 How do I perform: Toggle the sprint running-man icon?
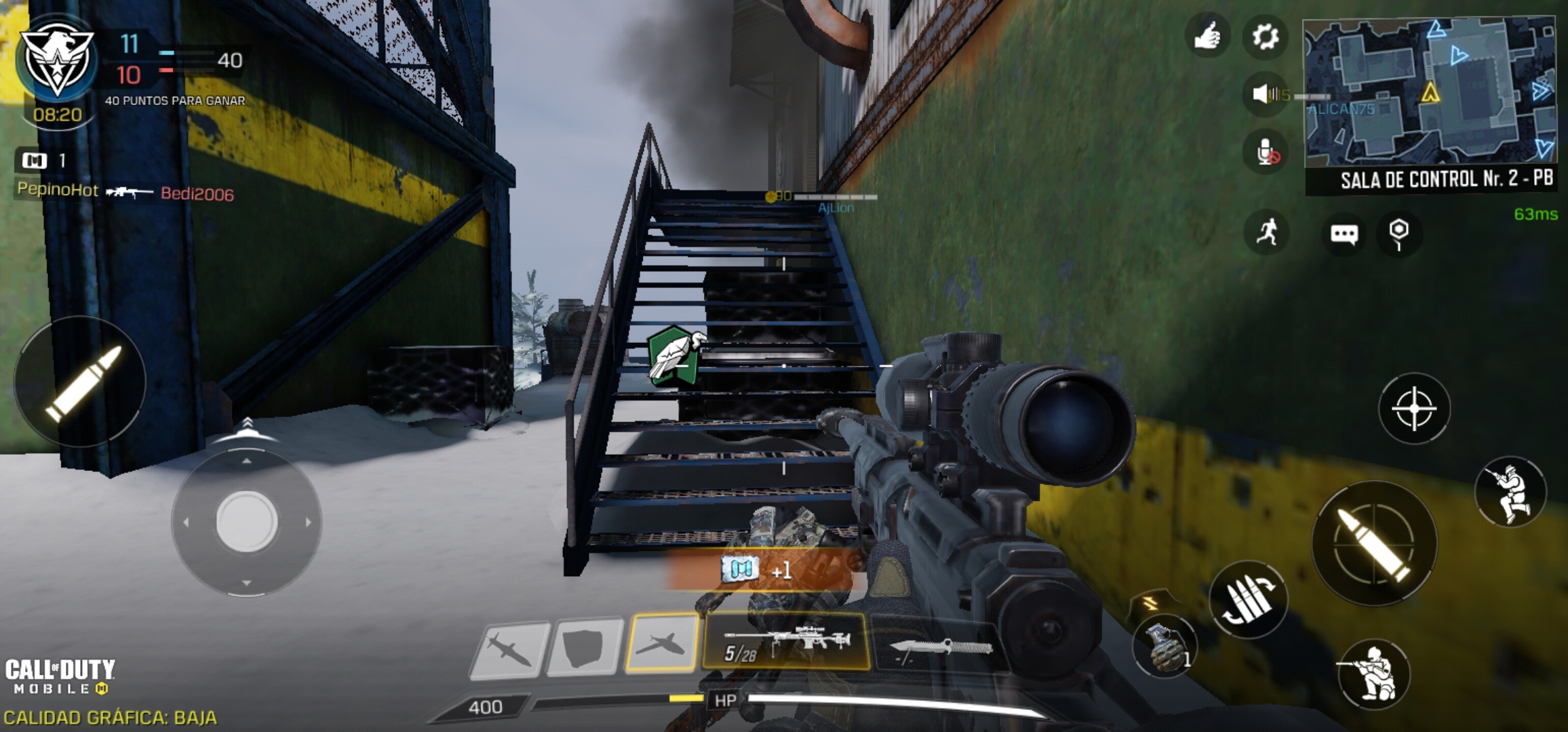[1266, 232]
